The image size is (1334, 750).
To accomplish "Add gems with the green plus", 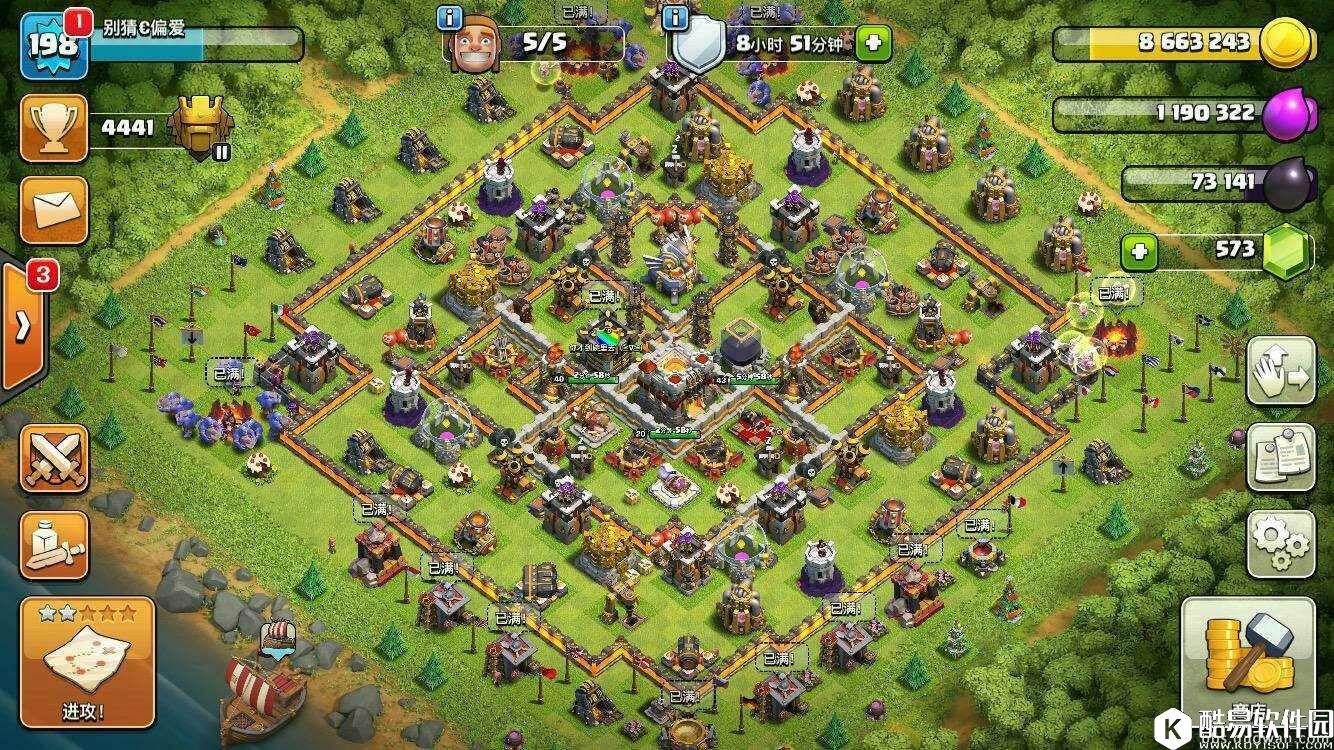I will (x=1139, y=251).
